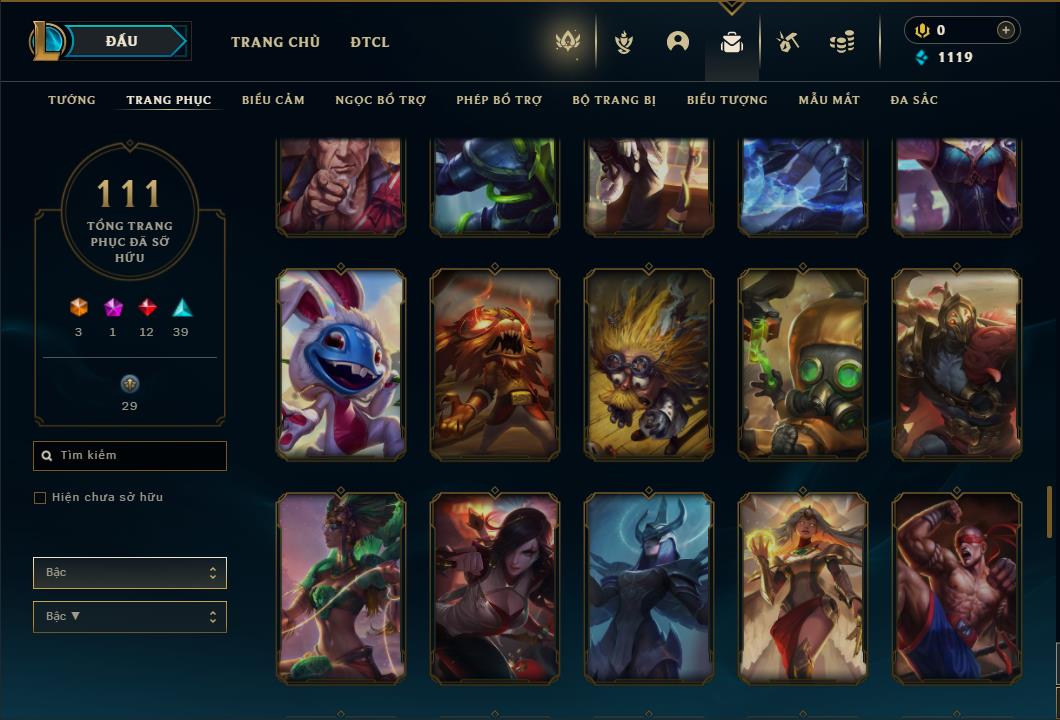Viewport: 1060px width, 720px height.
Task: Open the BIỂU TƯỢNG tab
Action: 727,100
